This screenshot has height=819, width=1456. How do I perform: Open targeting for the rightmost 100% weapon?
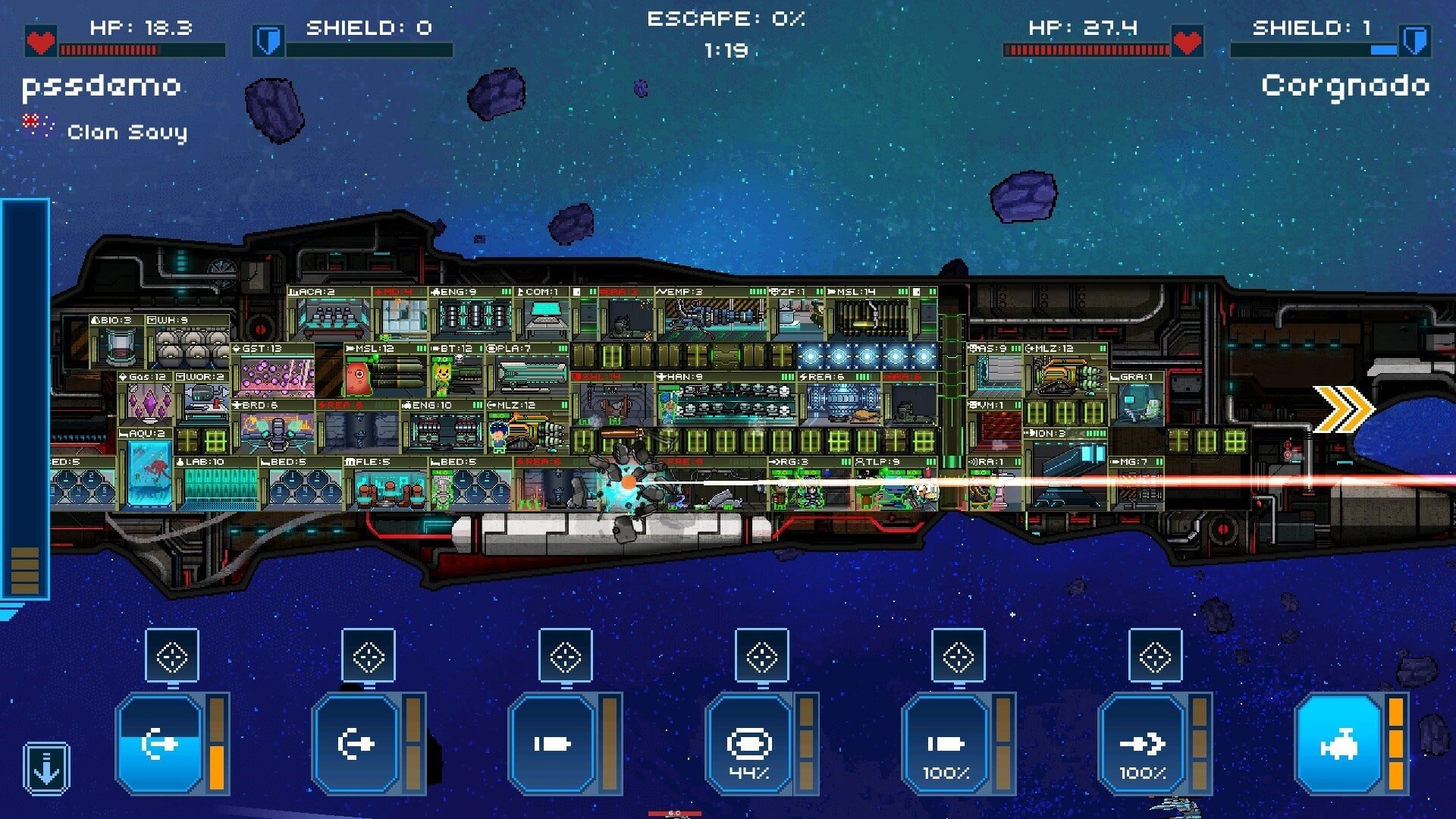click(x=1153, y=656)
